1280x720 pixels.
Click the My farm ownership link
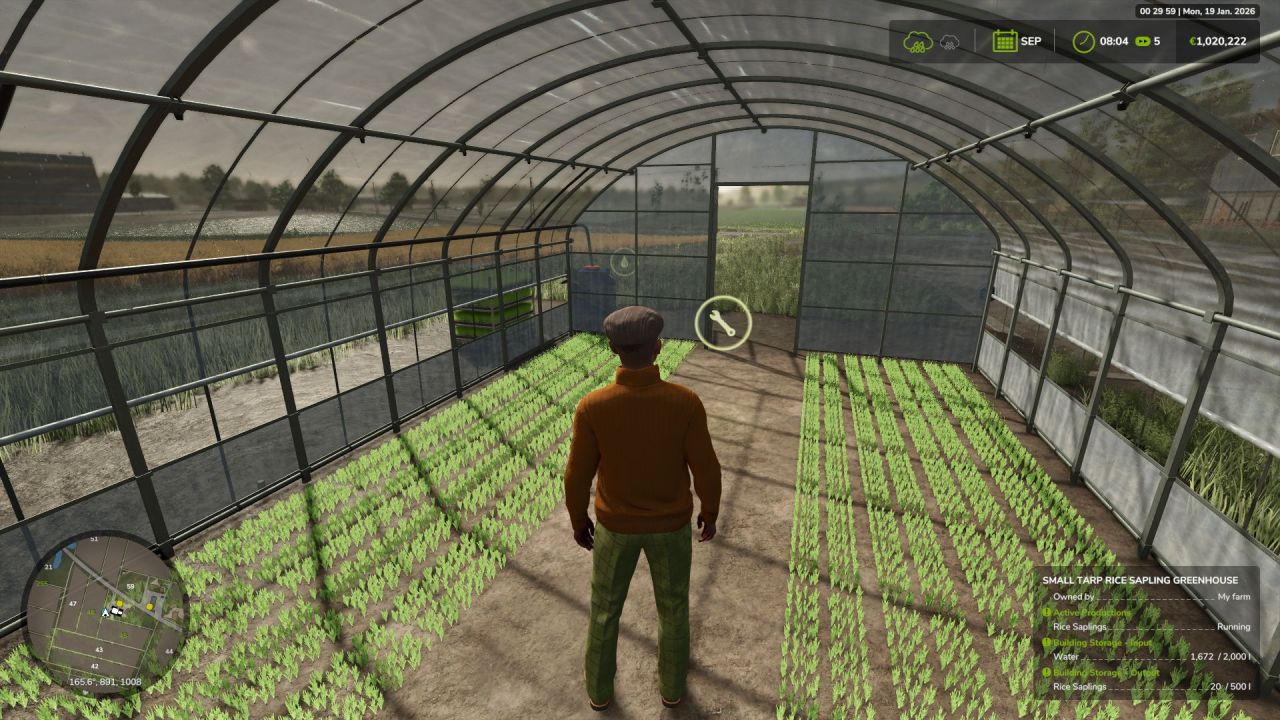[1233, 596]
